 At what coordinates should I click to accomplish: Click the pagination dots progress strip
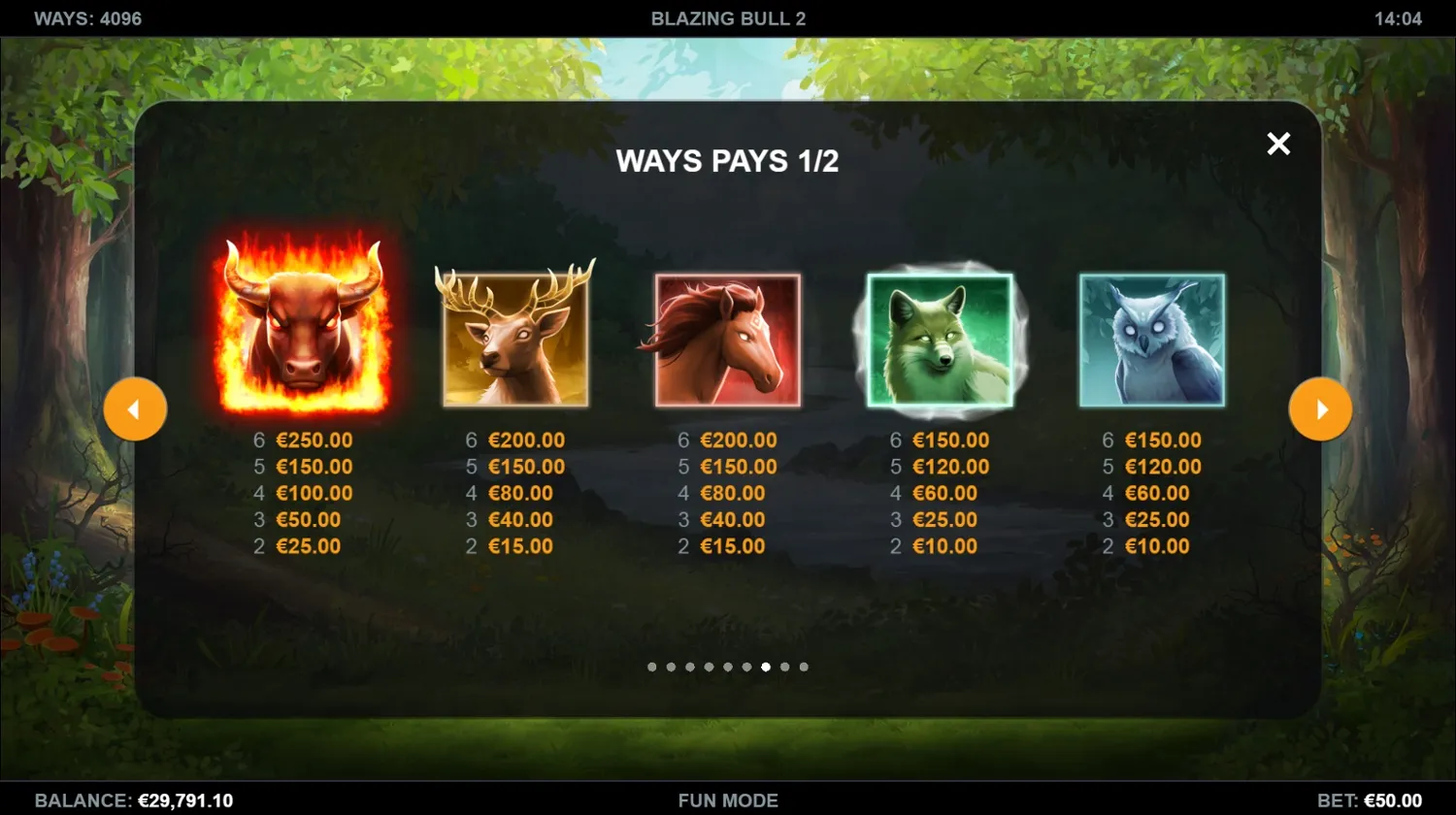click(x=727, y=667)
